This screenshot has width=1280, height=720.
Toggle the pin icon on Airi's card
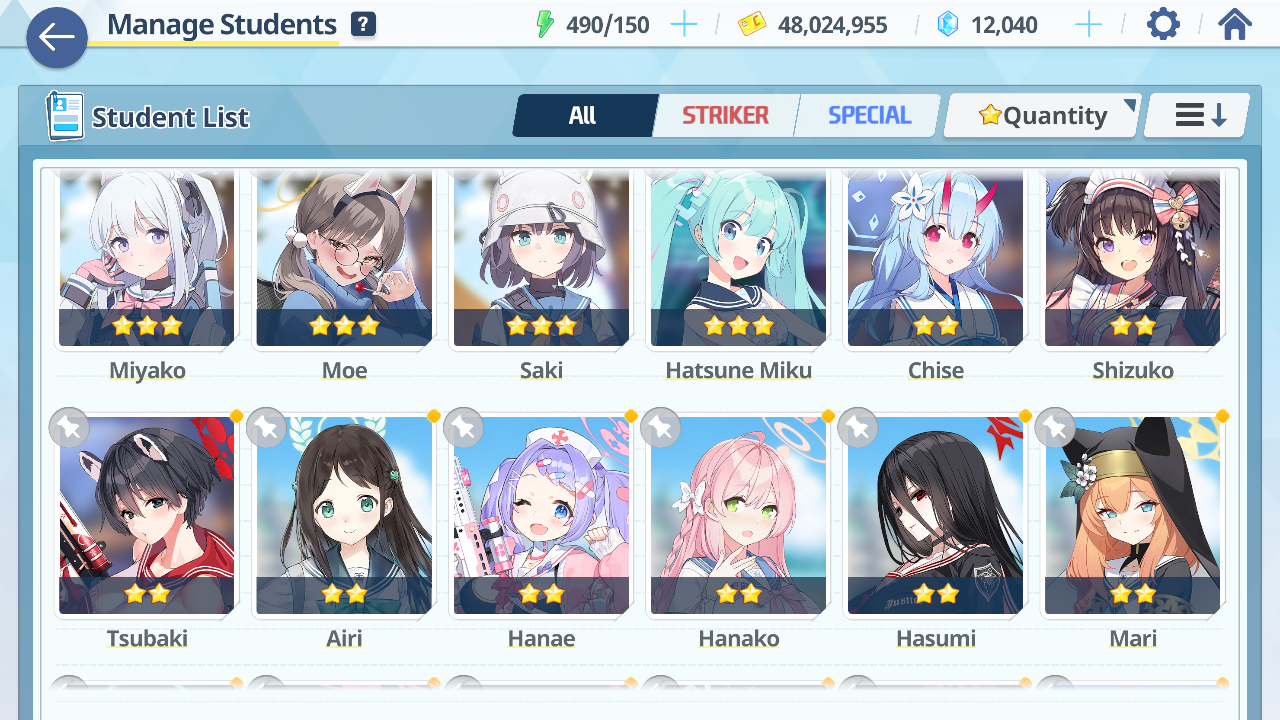pos(267,428)
